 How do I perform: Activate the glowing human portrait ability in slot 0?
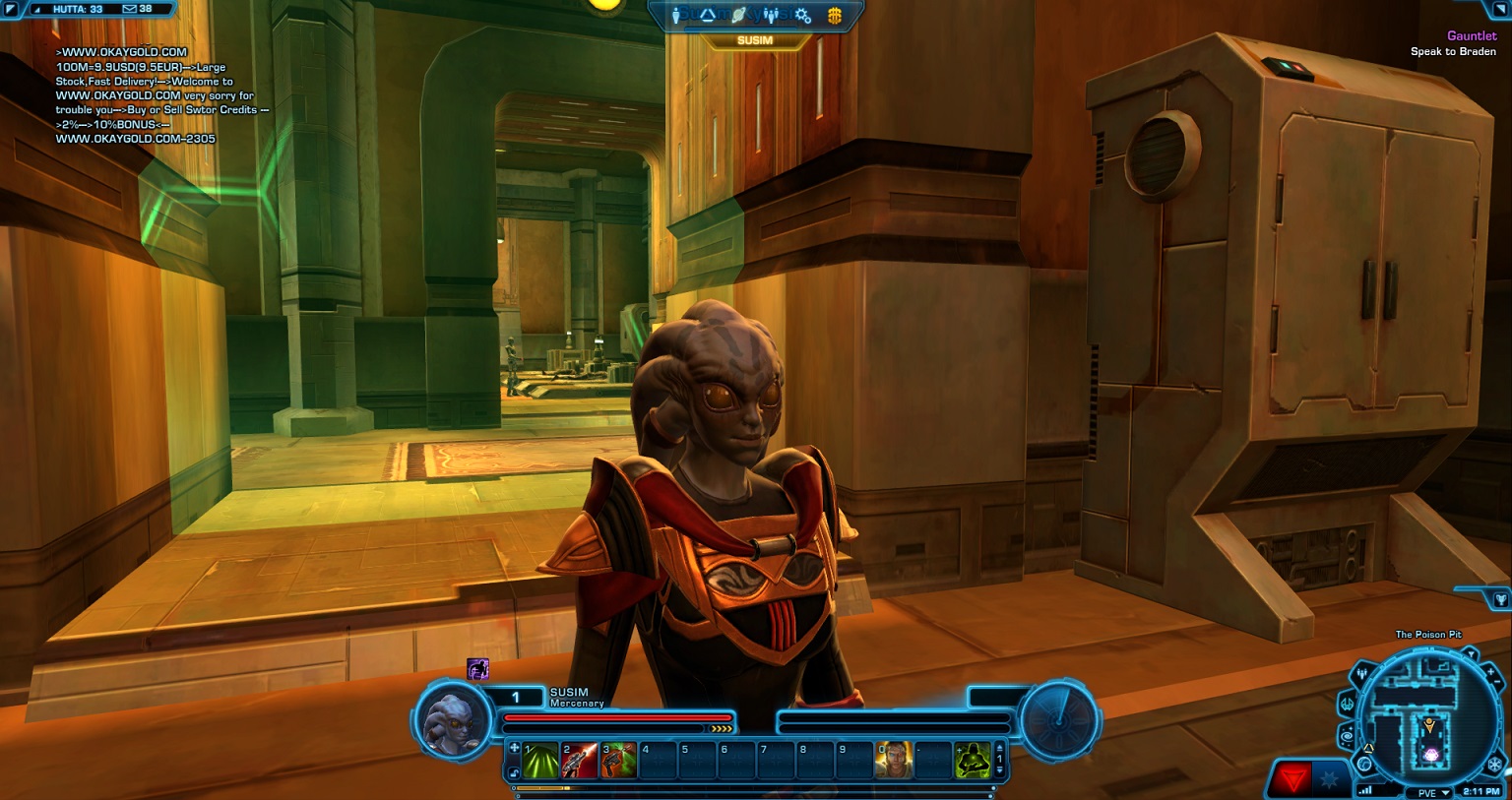(894, 761)
